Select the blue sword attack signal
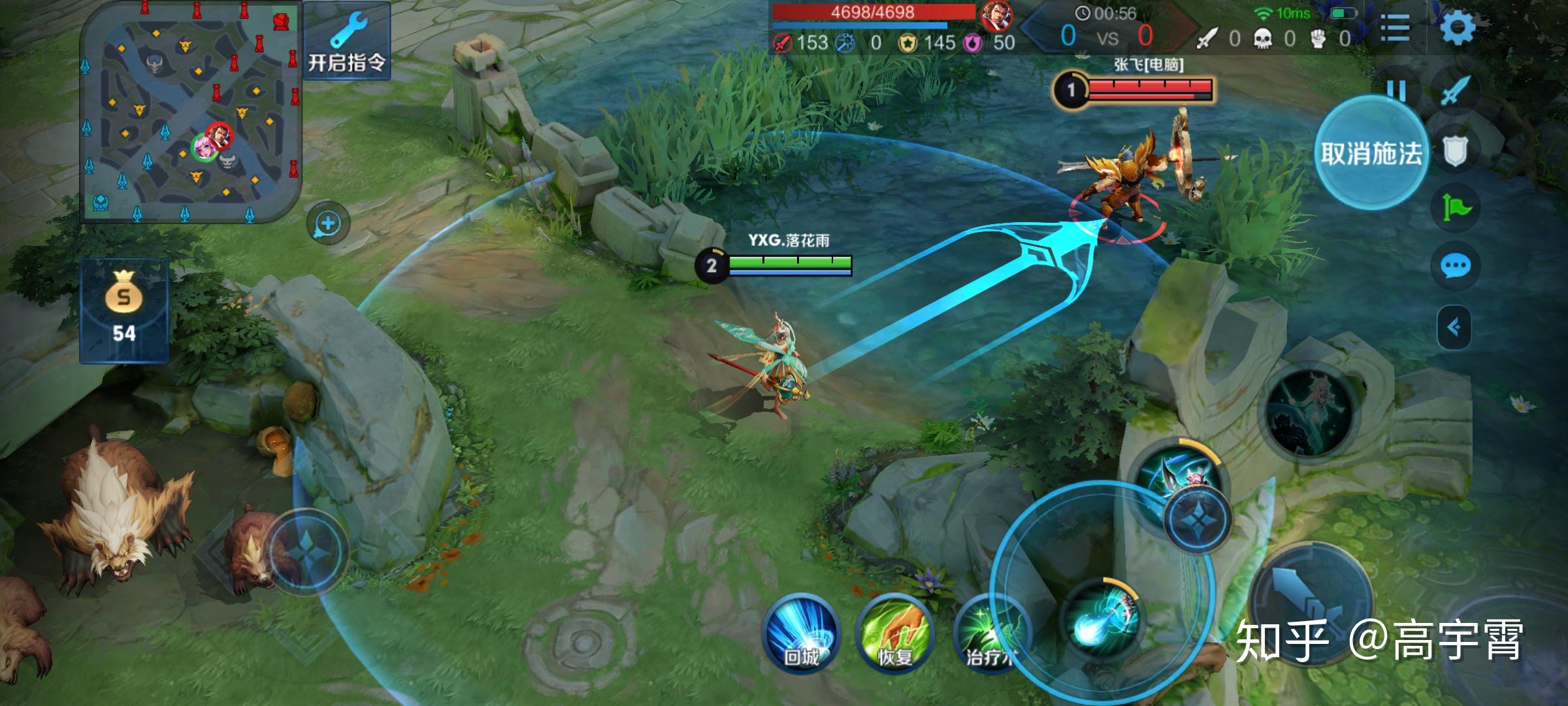The width and height of the screenshot is (1568, 706). [x=1456, y=91]
